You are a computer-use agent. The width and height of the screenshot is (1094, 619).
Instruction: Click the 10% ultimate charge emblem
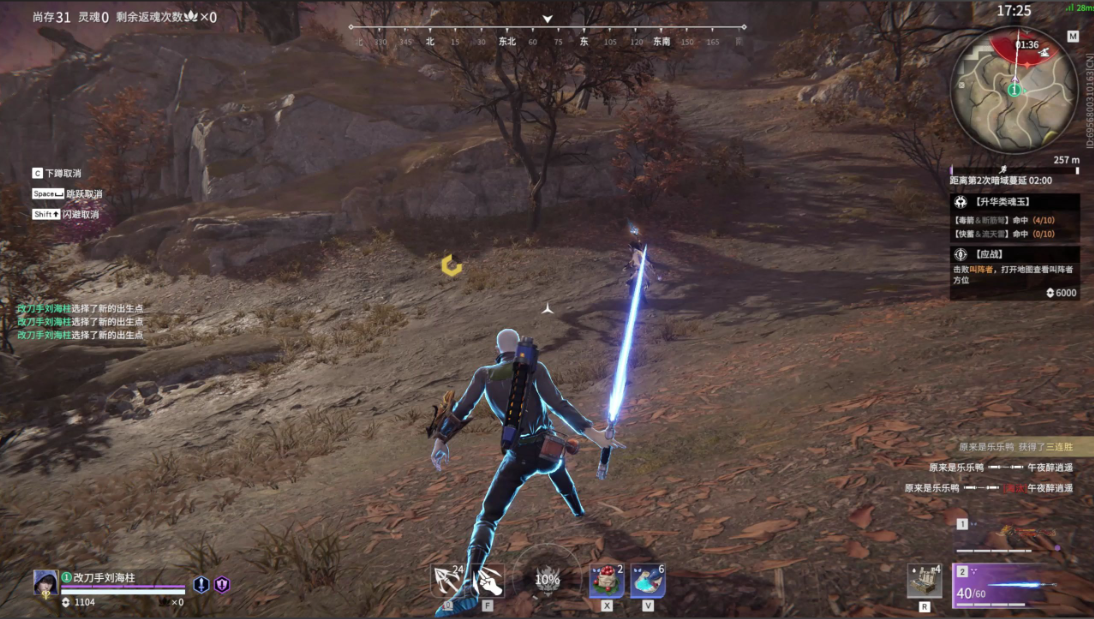coord(547,578)
